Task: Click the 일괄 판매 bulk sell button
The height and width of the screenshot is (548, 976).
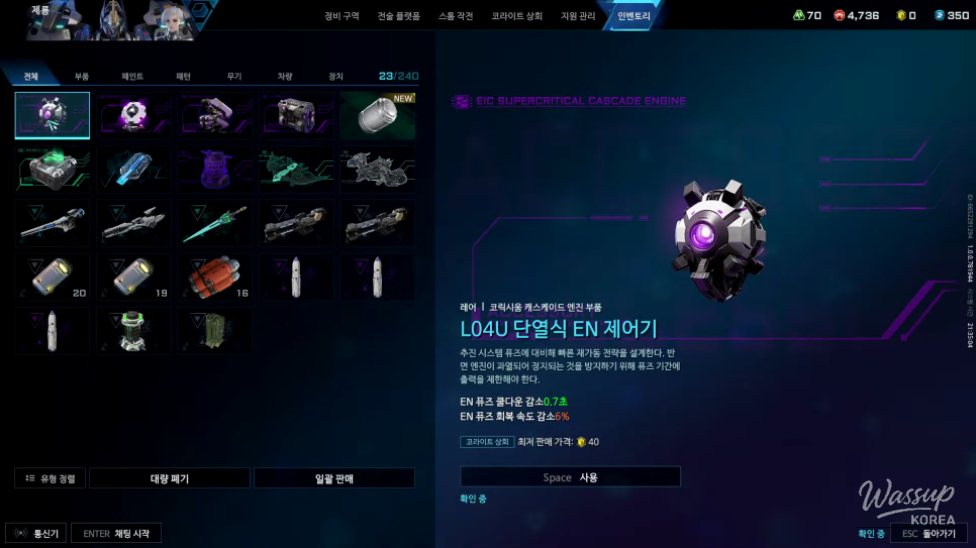Action: [334, 479]
